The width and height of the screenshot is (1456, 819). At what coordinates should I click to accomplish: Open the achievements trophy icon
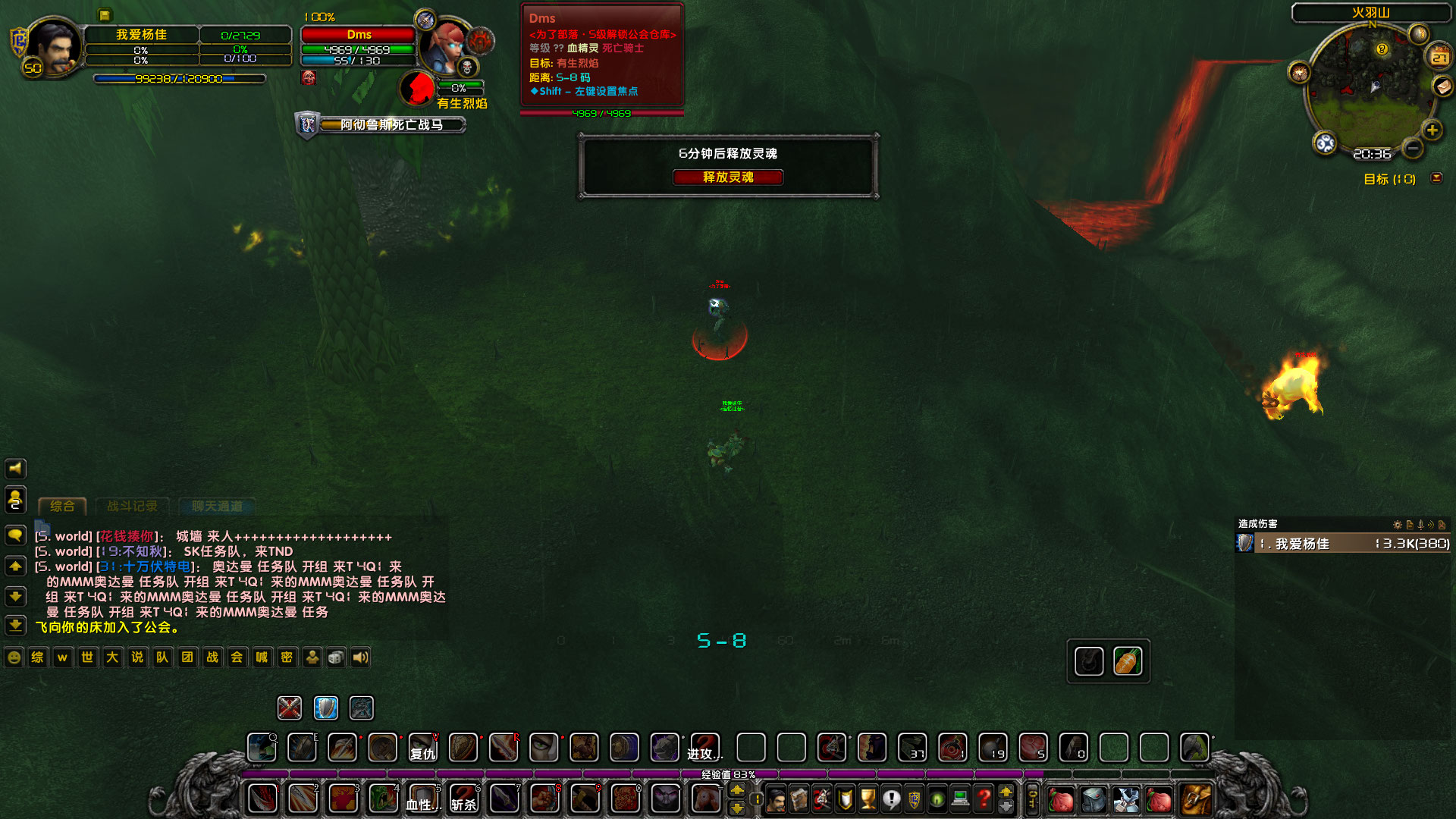tap(867, 799)
